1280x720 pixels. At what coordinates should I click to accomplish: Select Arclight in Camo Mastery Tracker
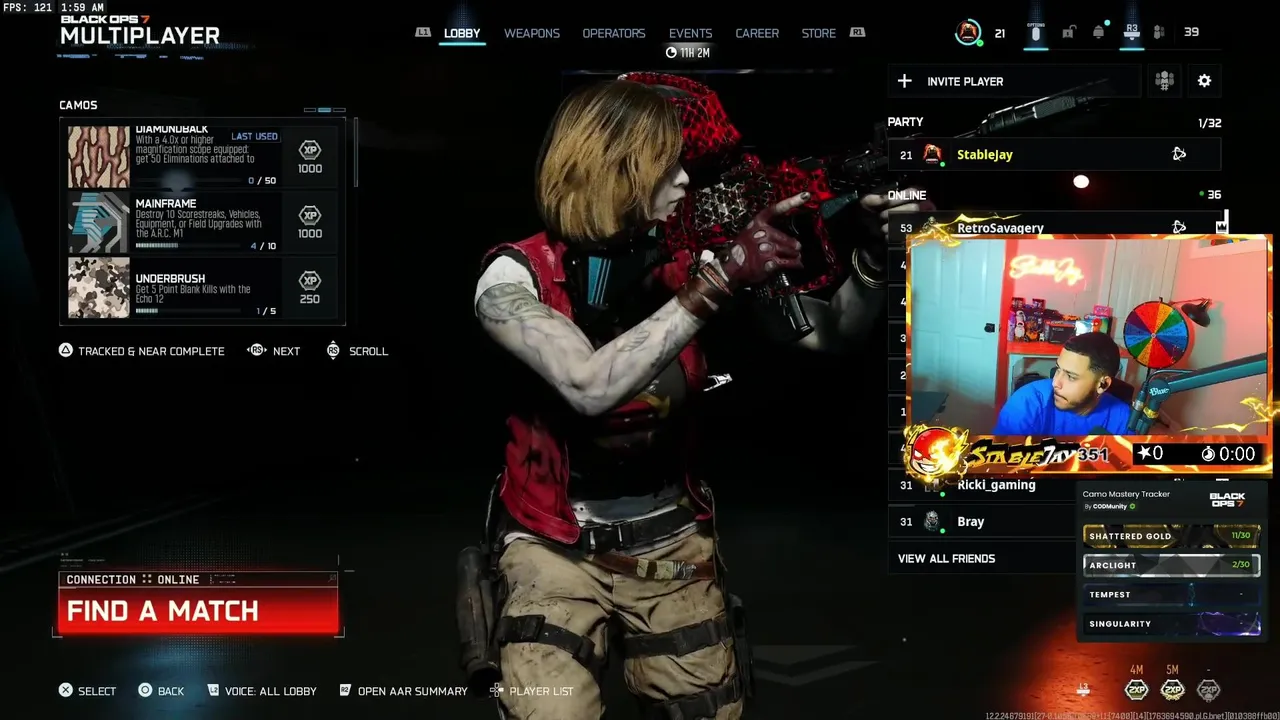tap(1171, 565)
